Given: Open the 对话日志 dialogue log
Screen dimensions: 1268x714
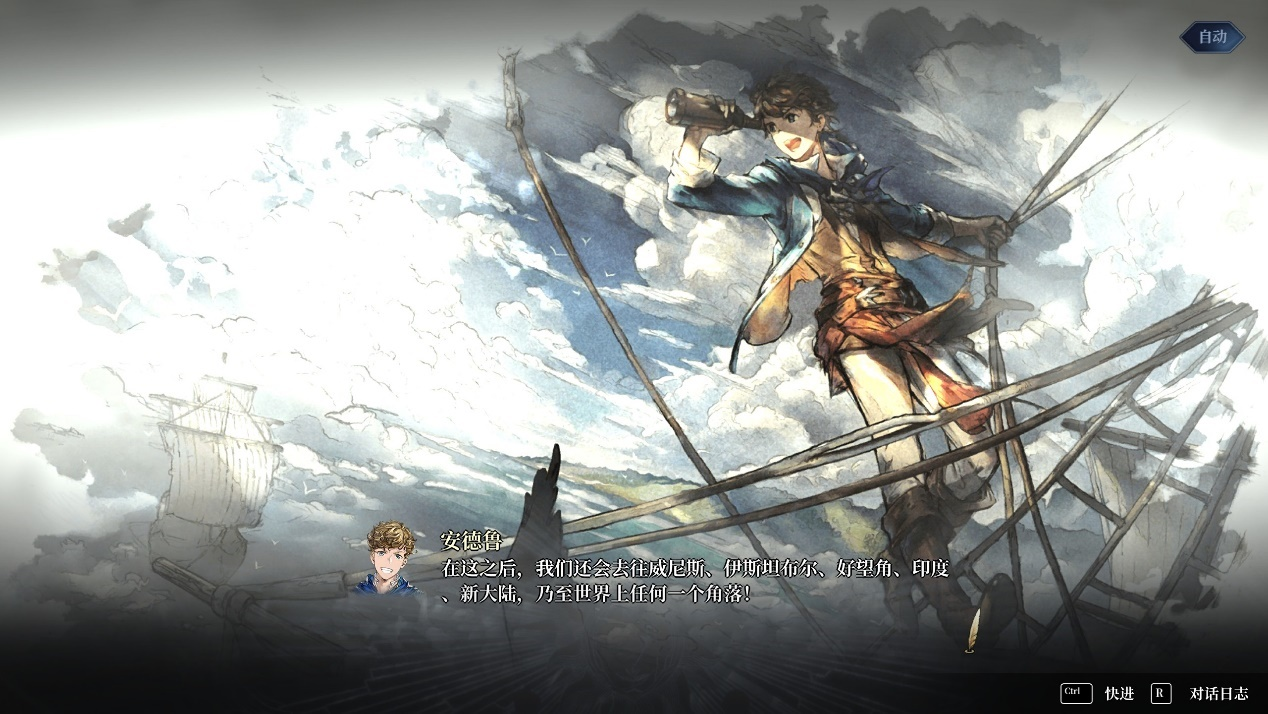Looking at the screenshot, I should pos(1218,693).
